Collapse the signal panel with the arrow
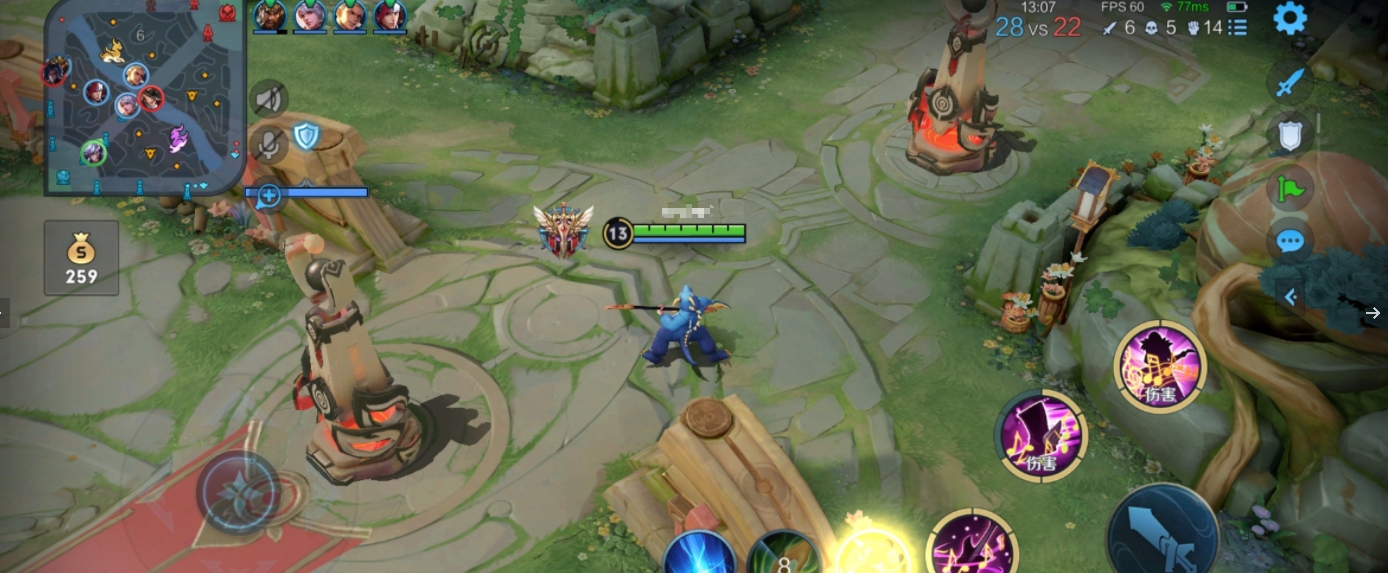The image size is (1388, 573). click(x=1290, y=296)
